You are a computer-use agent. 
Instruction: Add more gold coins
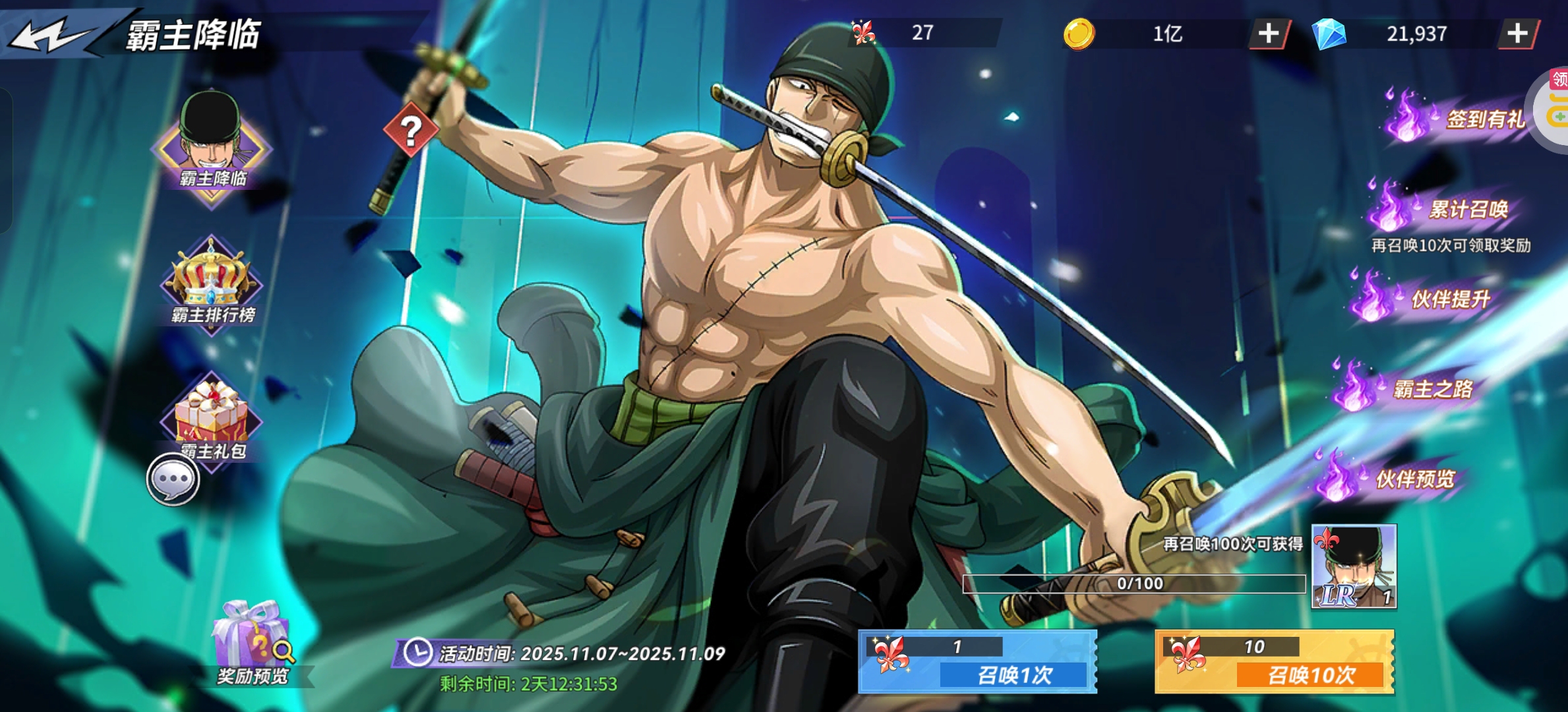click(x=1269, y=34)
